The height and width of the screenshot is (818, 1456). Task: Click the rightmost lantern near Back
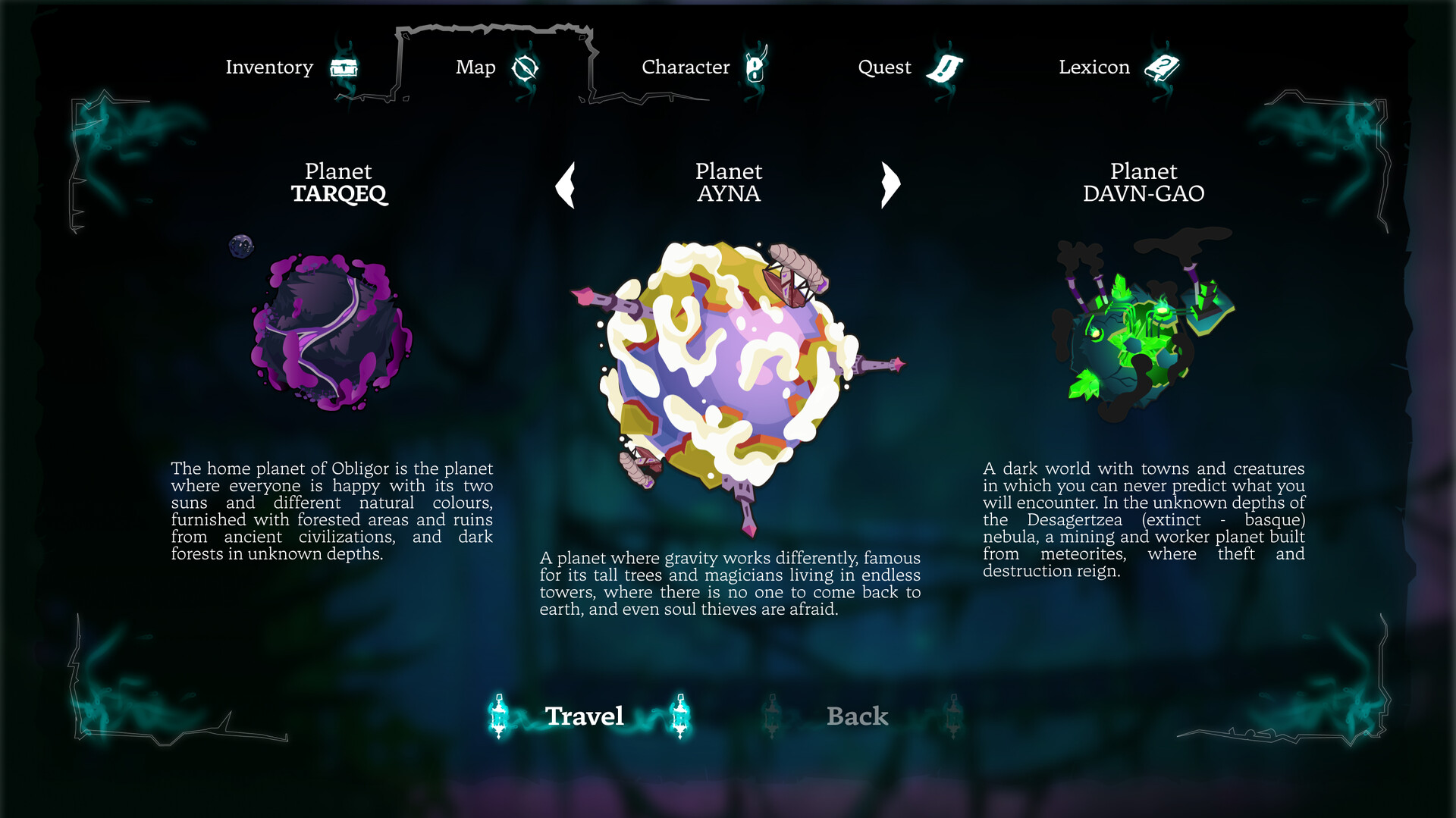pos(954,716)
